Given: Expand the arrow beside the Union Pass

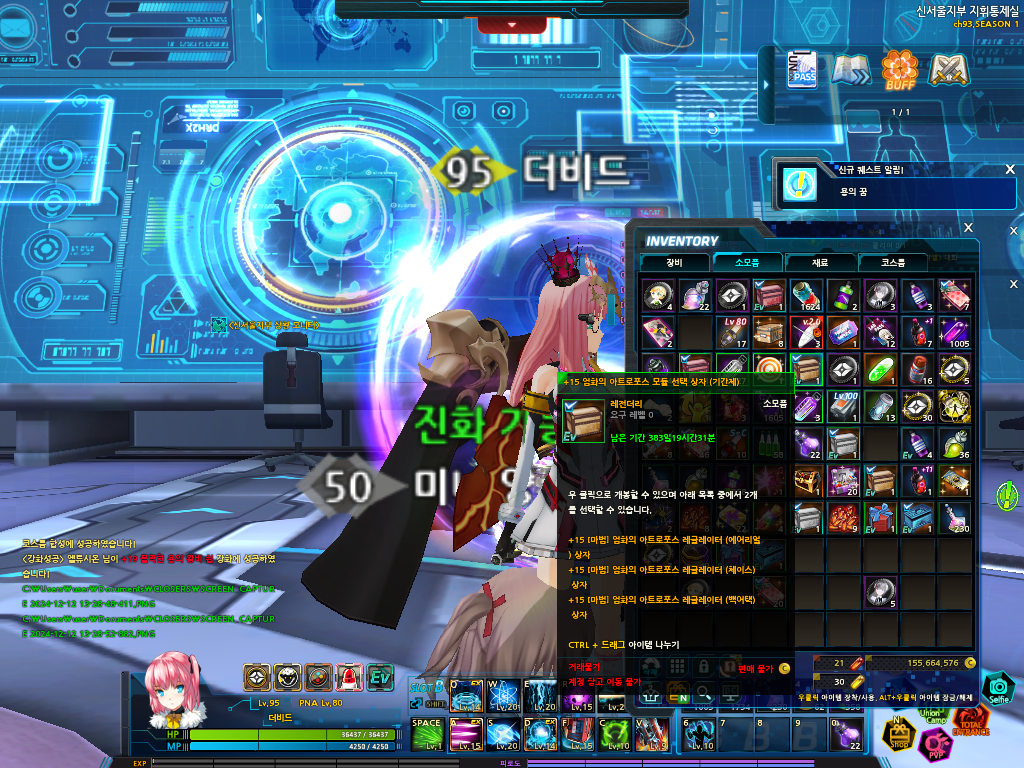Looking at the screenshot, I should pyautogui.click(x=771, y=70).
